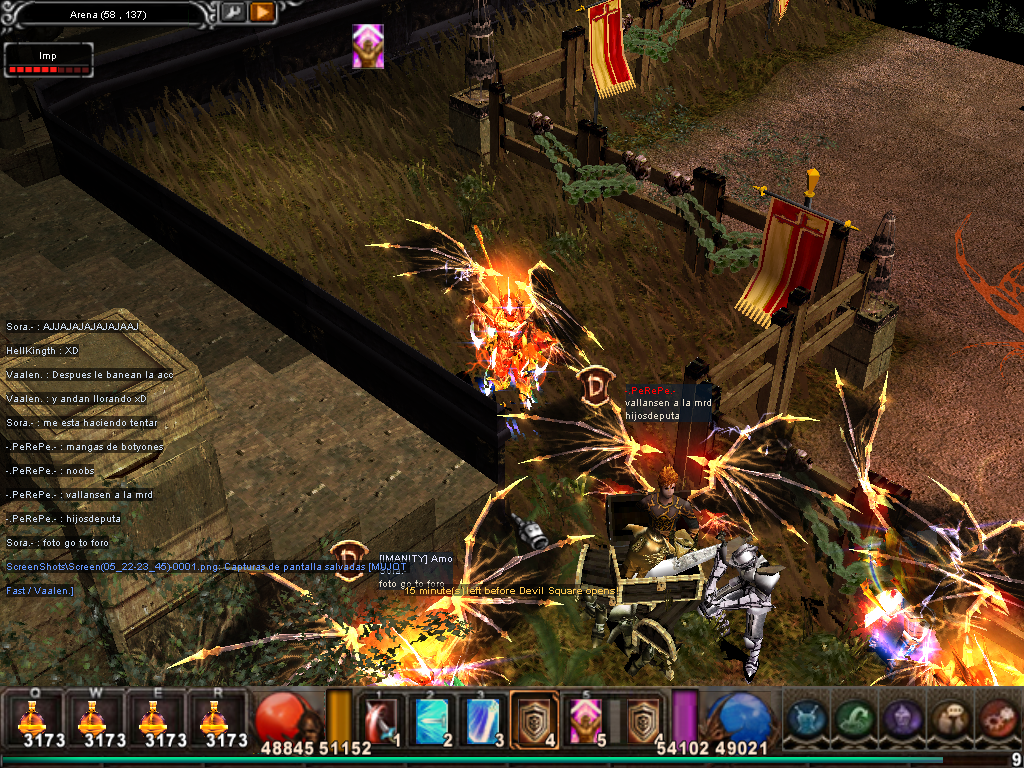Screen dimensions: 1024x768
Task: Use the potion in slot E
Action: (152, 717)
